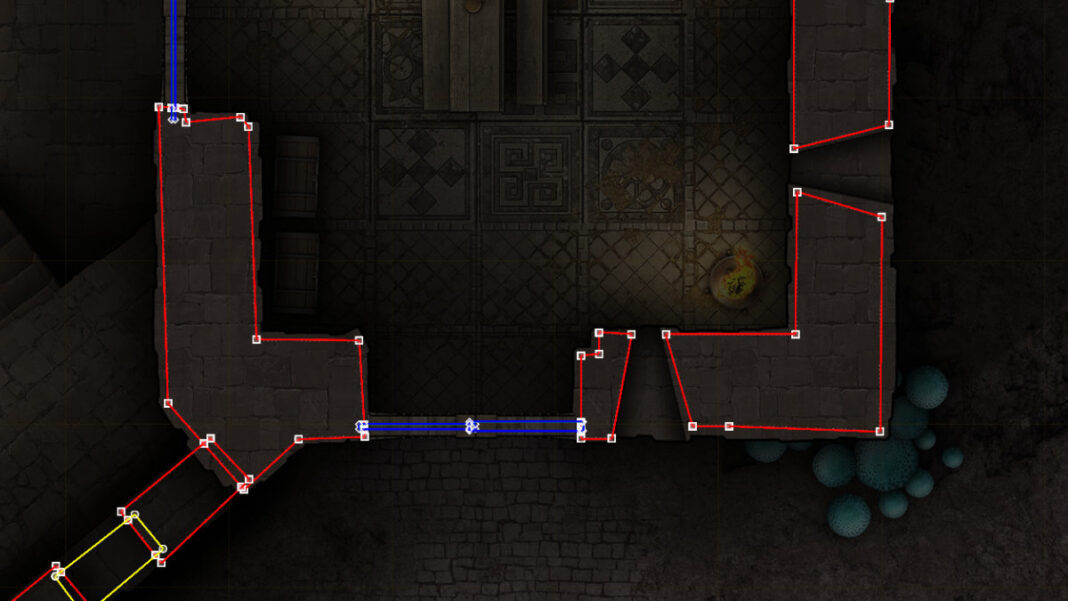This screenshot has width=1068, height=601.
Task: Select the bottom endpoint of the vertical blue door
Action: 173,118
